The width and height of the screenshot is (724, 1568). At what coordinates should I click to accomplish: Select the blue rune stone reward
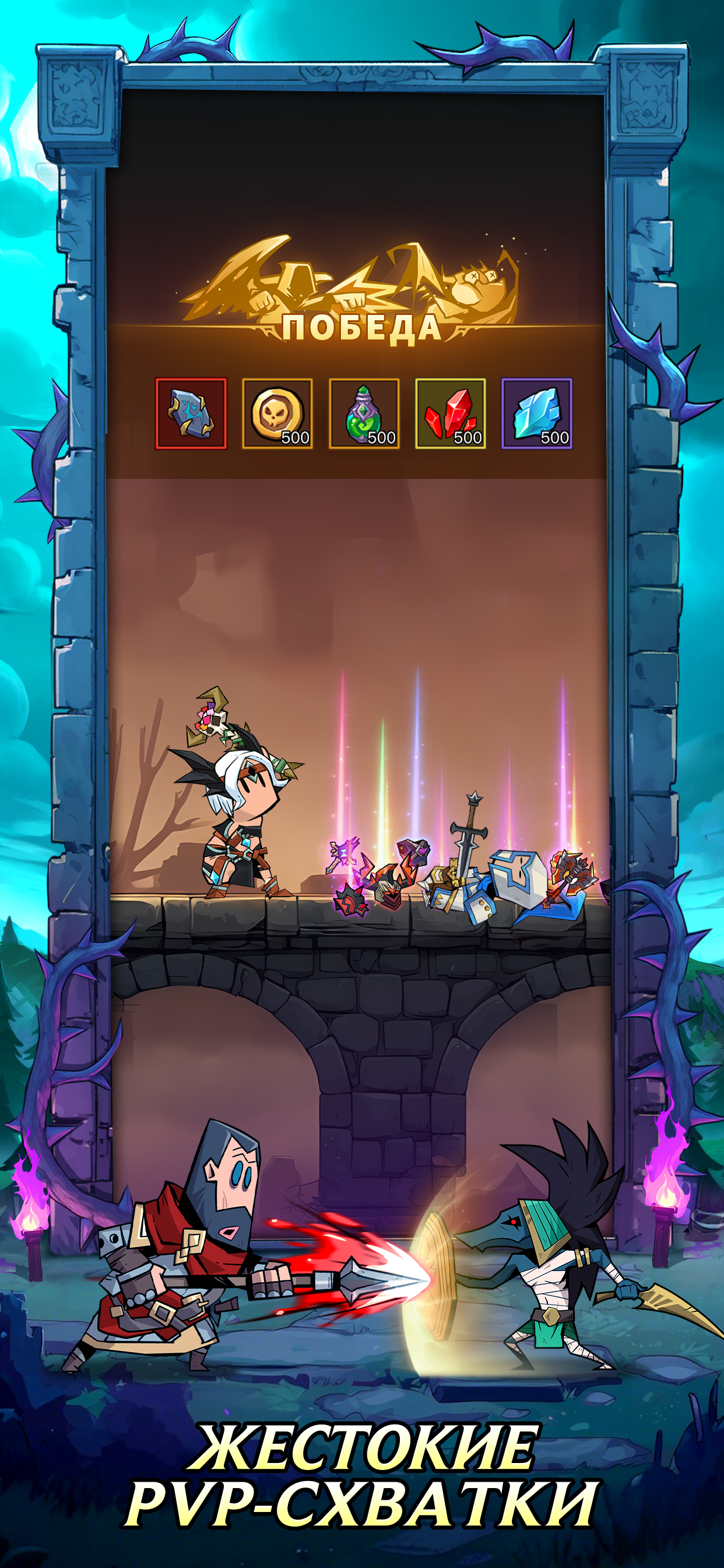(191, 414)
